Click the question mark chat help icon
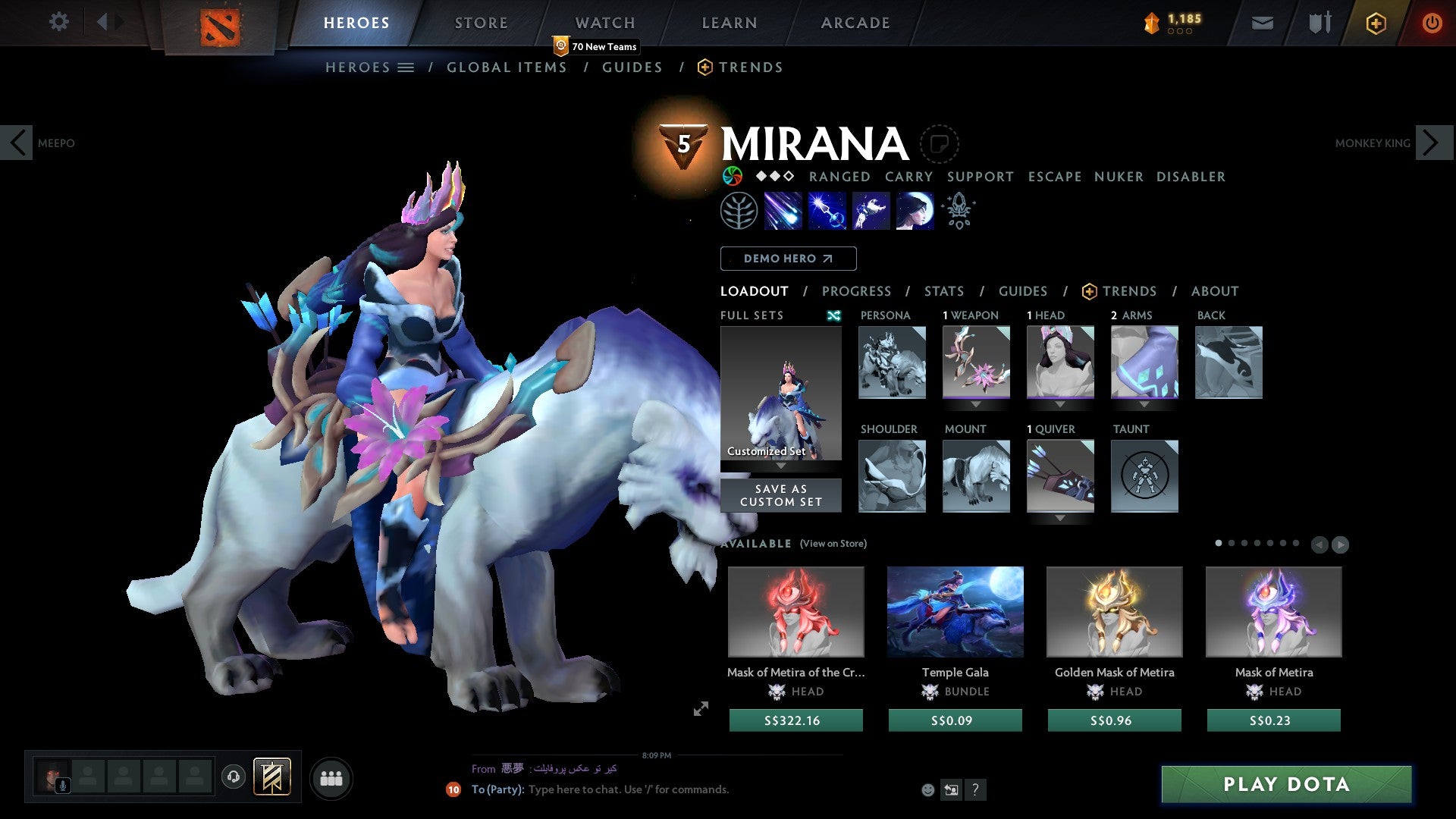This screenshot has height=819, width=1456. (975, 790)
